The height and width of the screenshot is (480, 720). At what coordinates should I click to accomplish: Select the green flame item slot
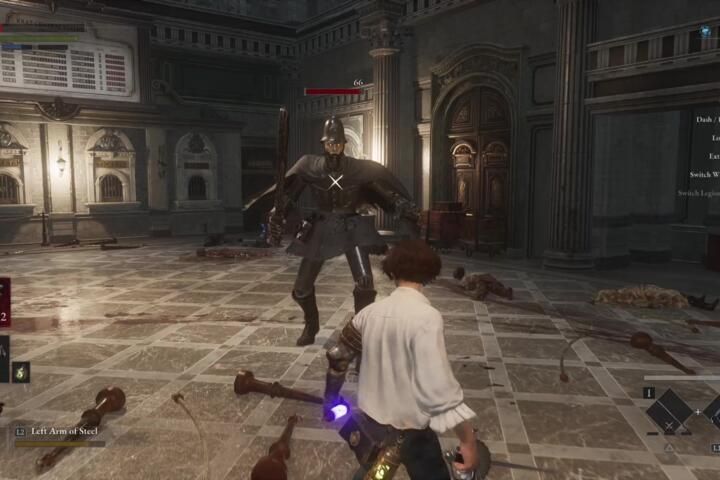[x=20, y=371]
